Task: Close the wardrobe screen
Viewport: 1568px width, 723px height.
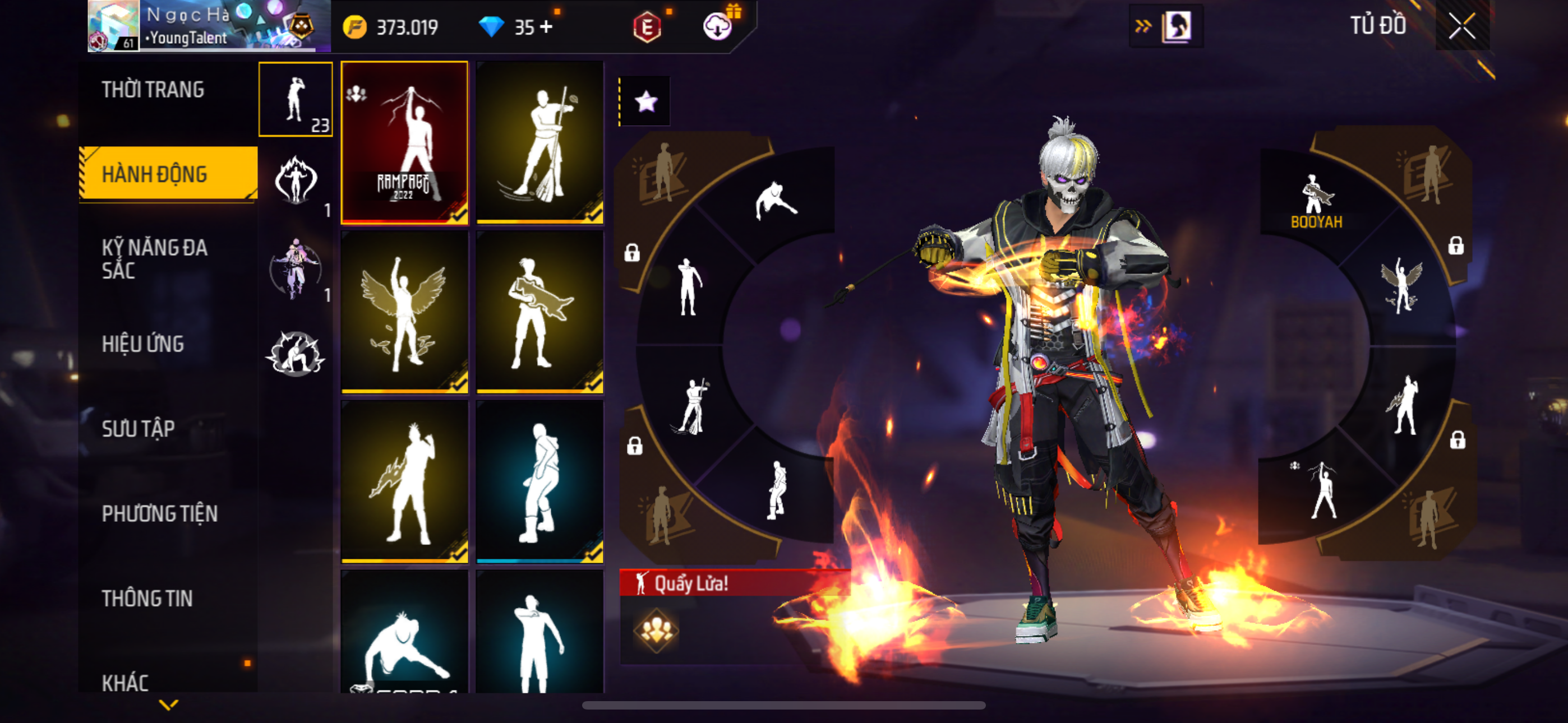Action: coord(1461,26)
